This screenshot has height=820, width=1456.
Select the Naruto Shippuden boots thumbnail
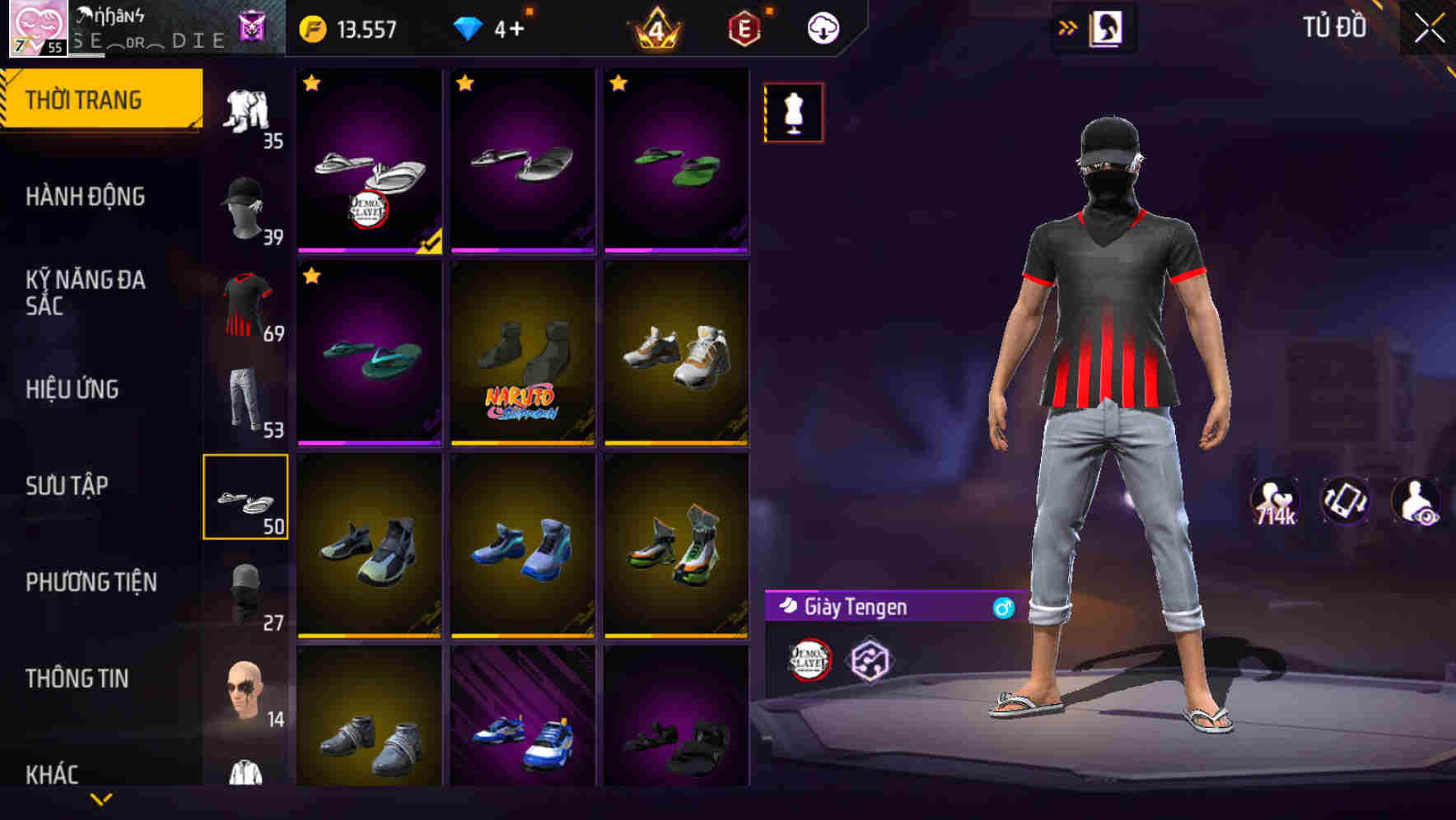tap(524, 354)
